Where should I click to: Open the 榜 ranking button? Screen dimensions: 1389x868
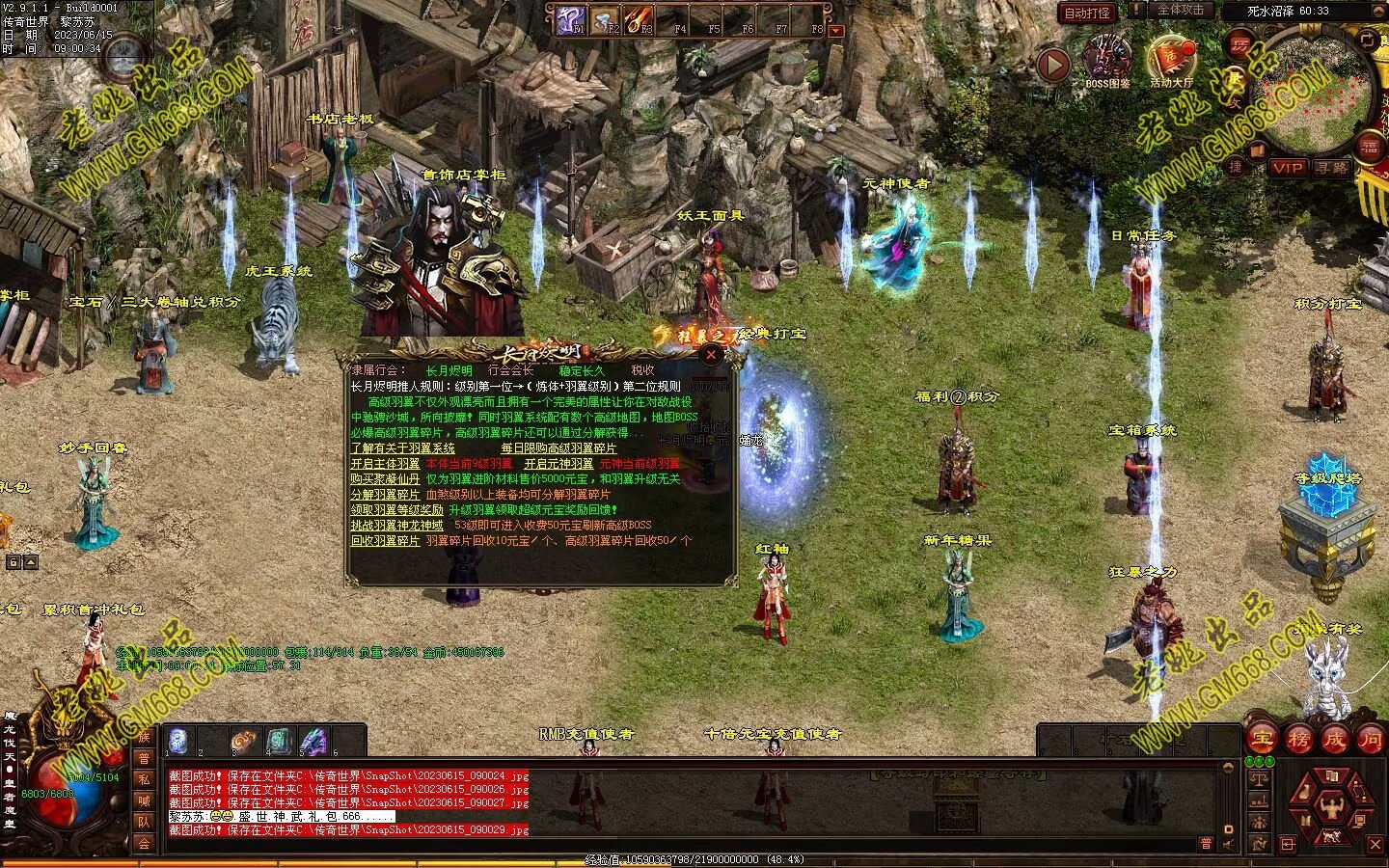[1298, 740]
